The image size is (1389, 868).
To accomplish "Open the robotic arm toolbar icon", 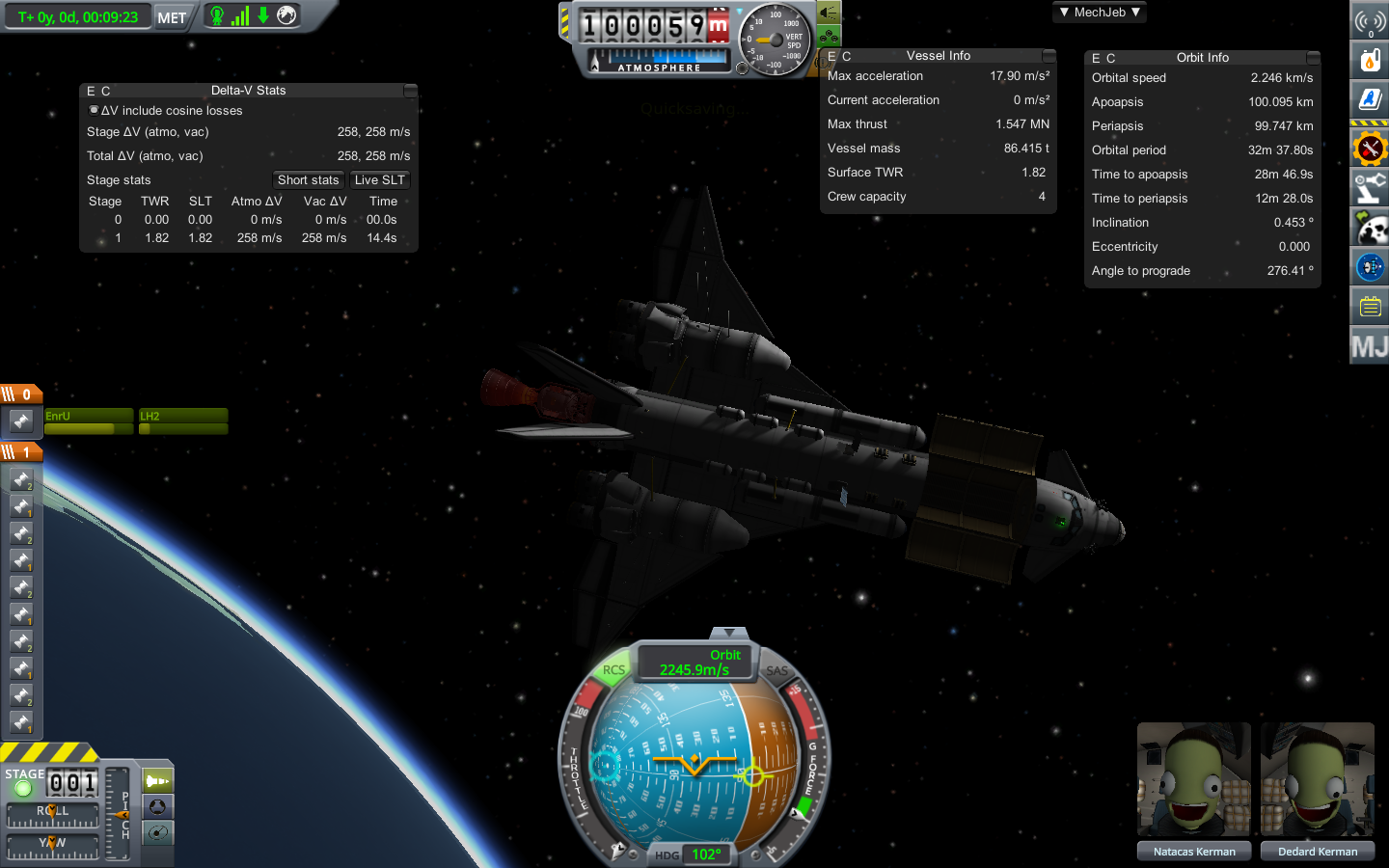I will (x=1370, y=189).
